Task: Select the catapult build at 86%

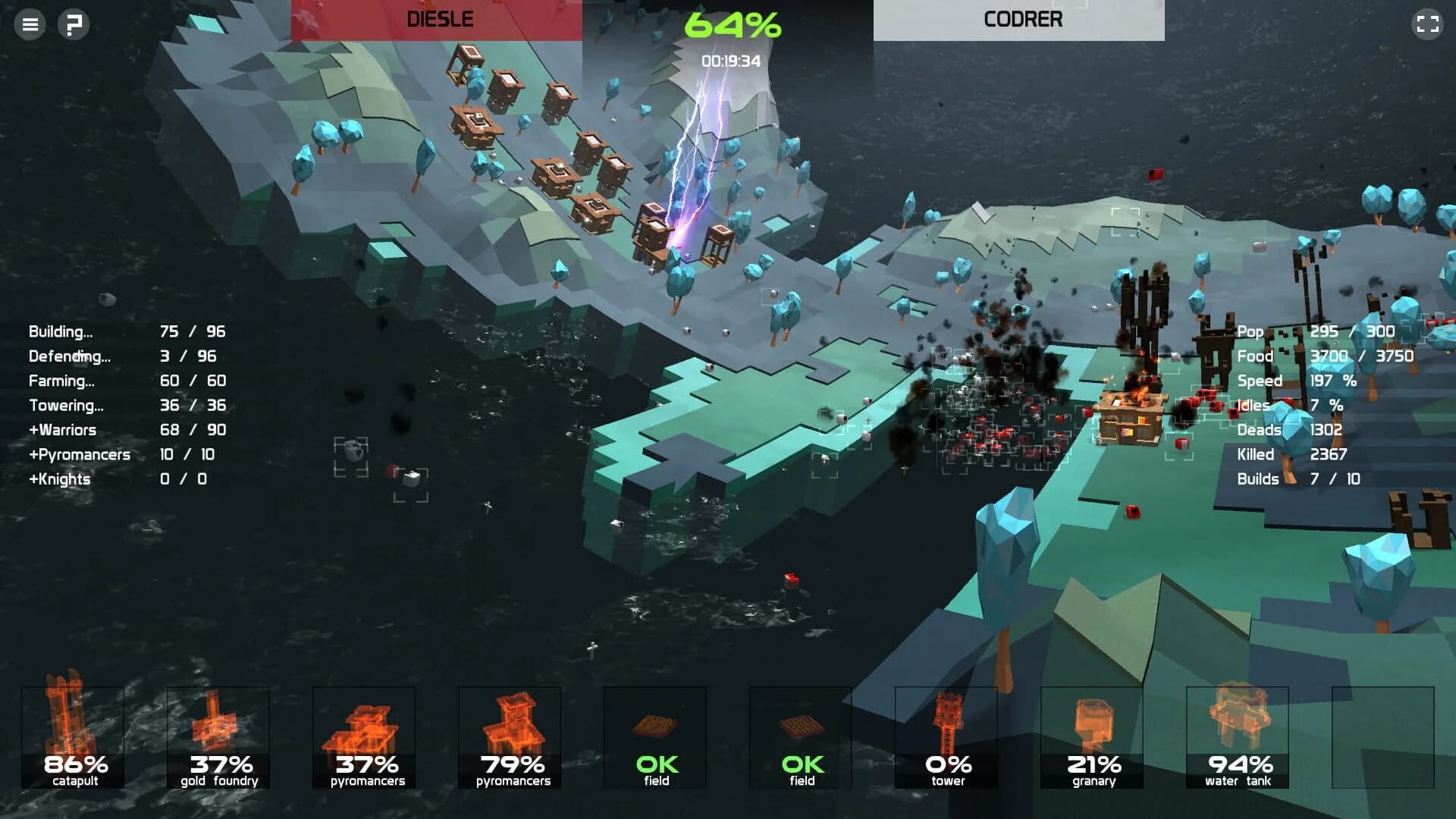Action: pyautogui.click(x=73, y=736)
